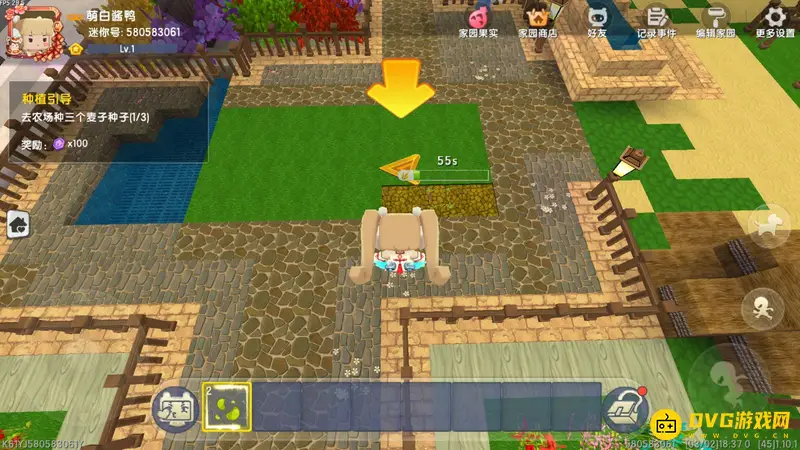Viewport: 800px width, 450px height.
Task: Tap the running figure action button
Action: pos(765,308)
